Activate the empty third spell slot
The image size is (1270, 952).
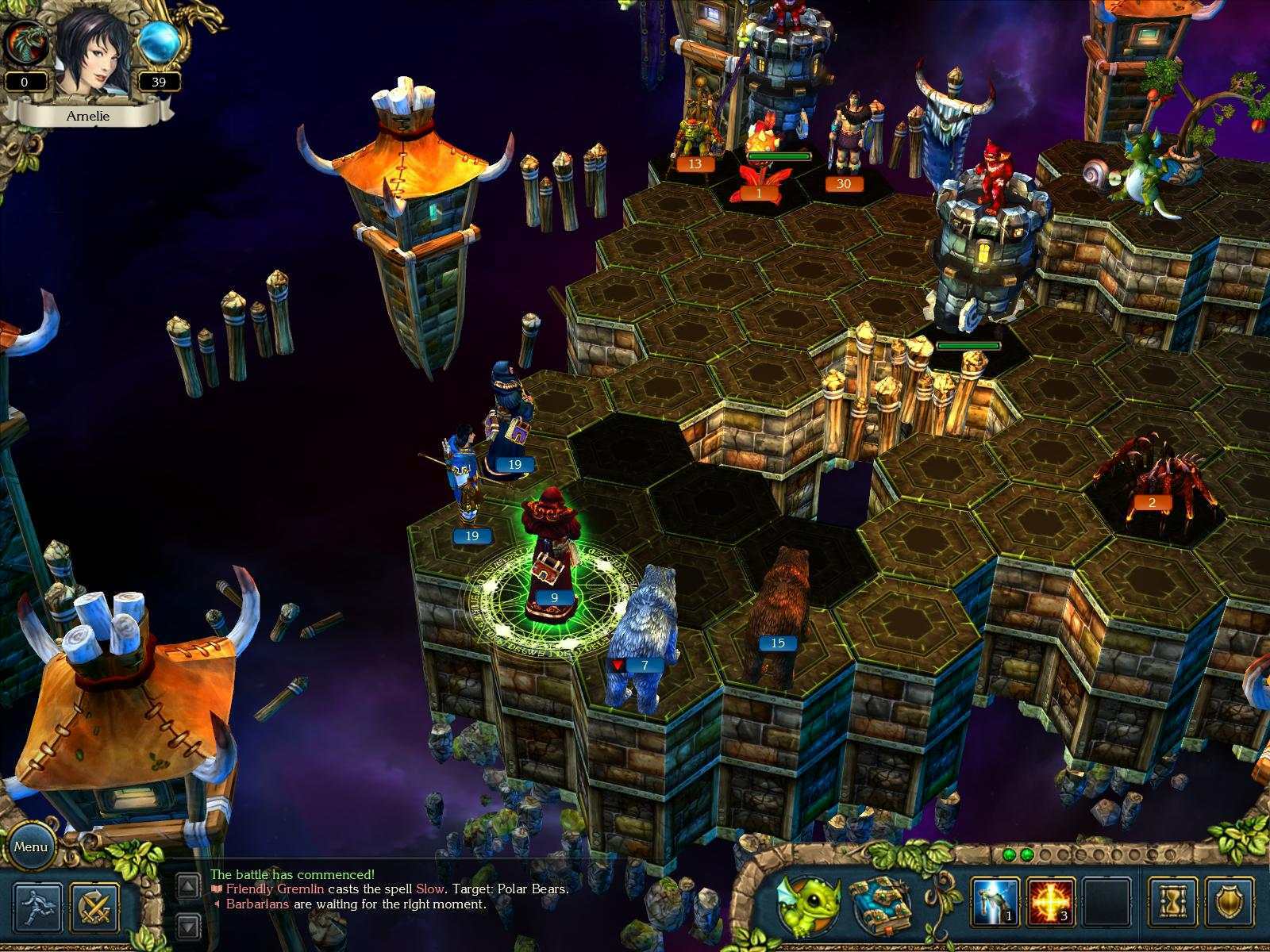pyautogui.click(x=1106, y=901)
